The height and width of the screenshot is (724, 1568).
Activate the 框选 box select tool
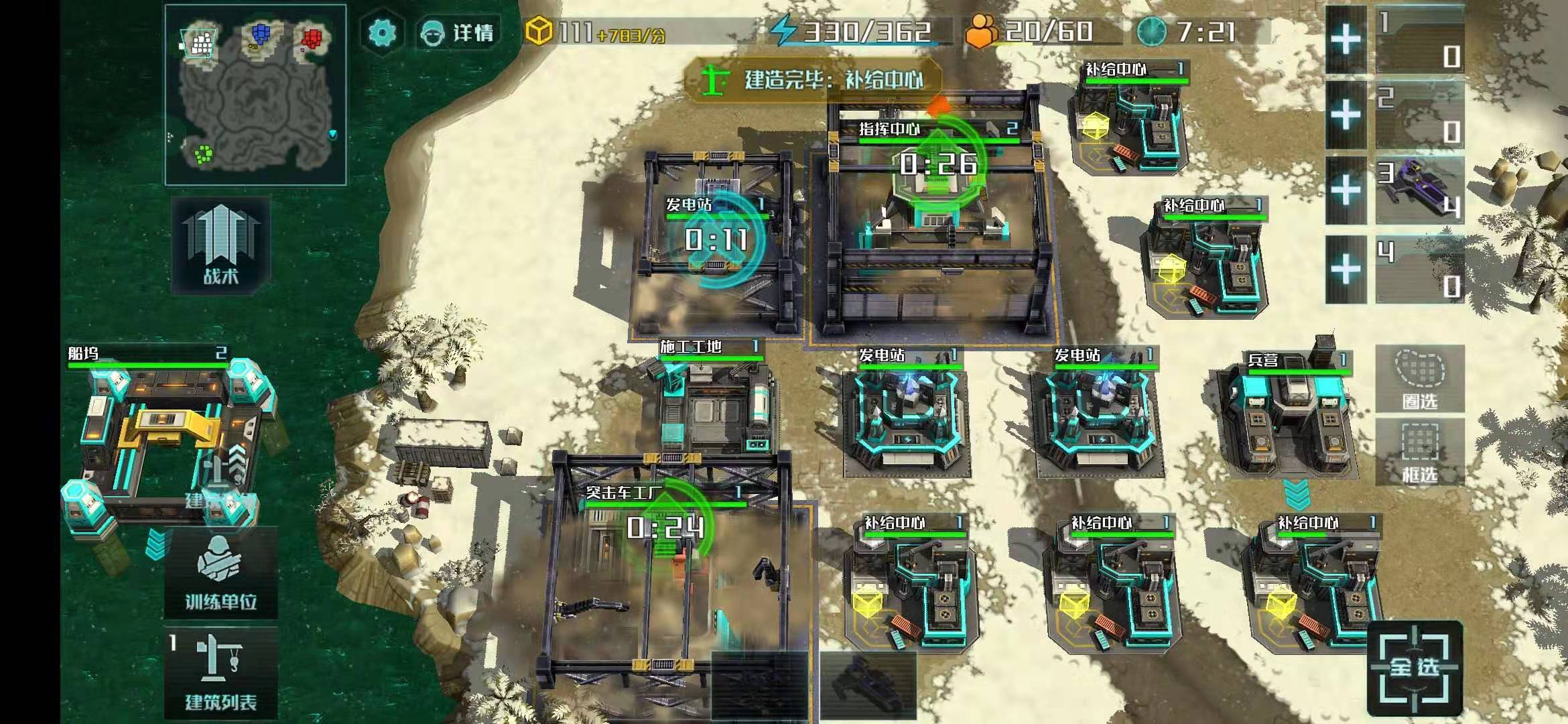(1419, 453)
